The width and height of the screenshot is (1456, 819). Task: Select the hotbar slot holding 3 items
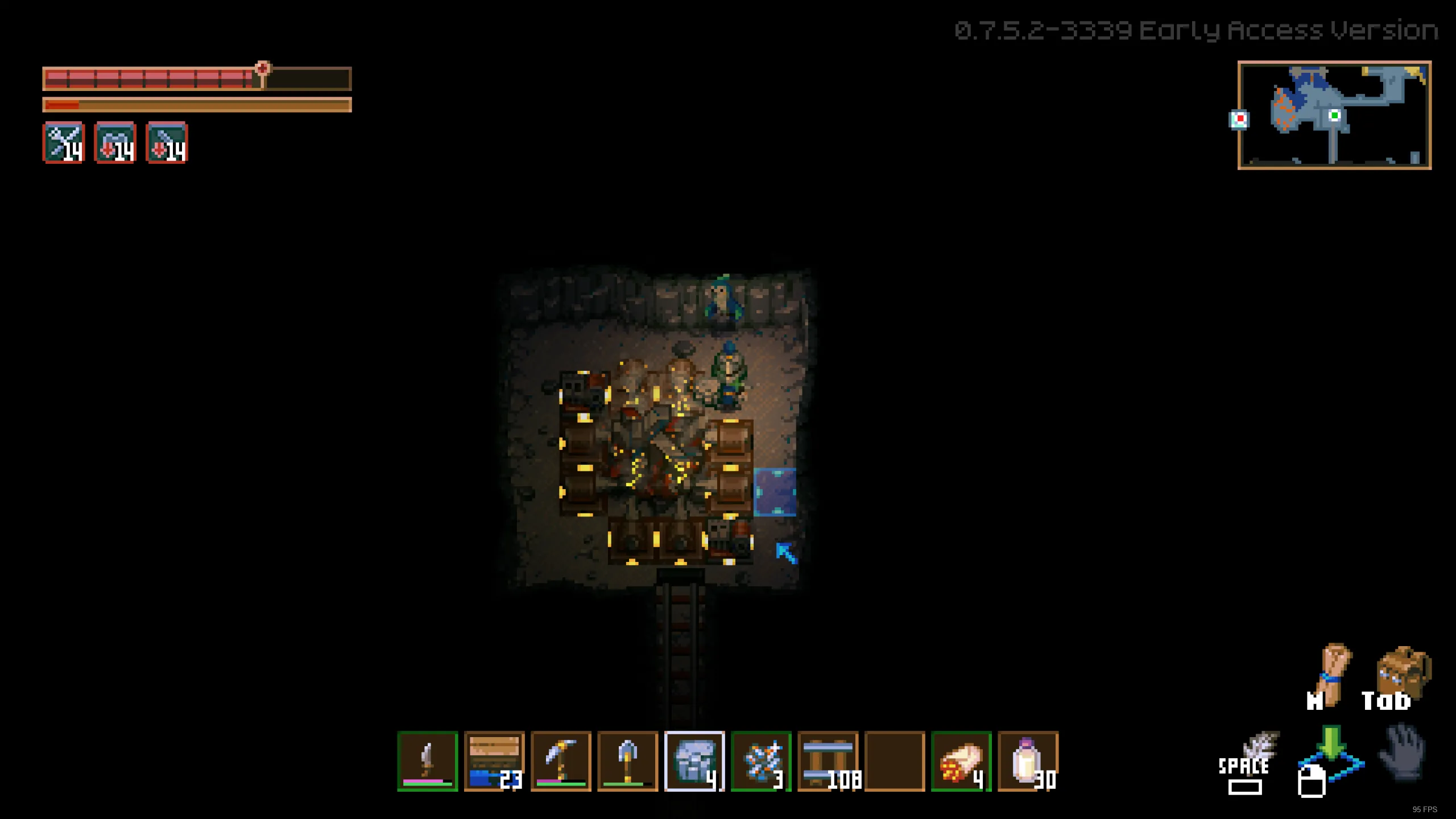[761, 761]
